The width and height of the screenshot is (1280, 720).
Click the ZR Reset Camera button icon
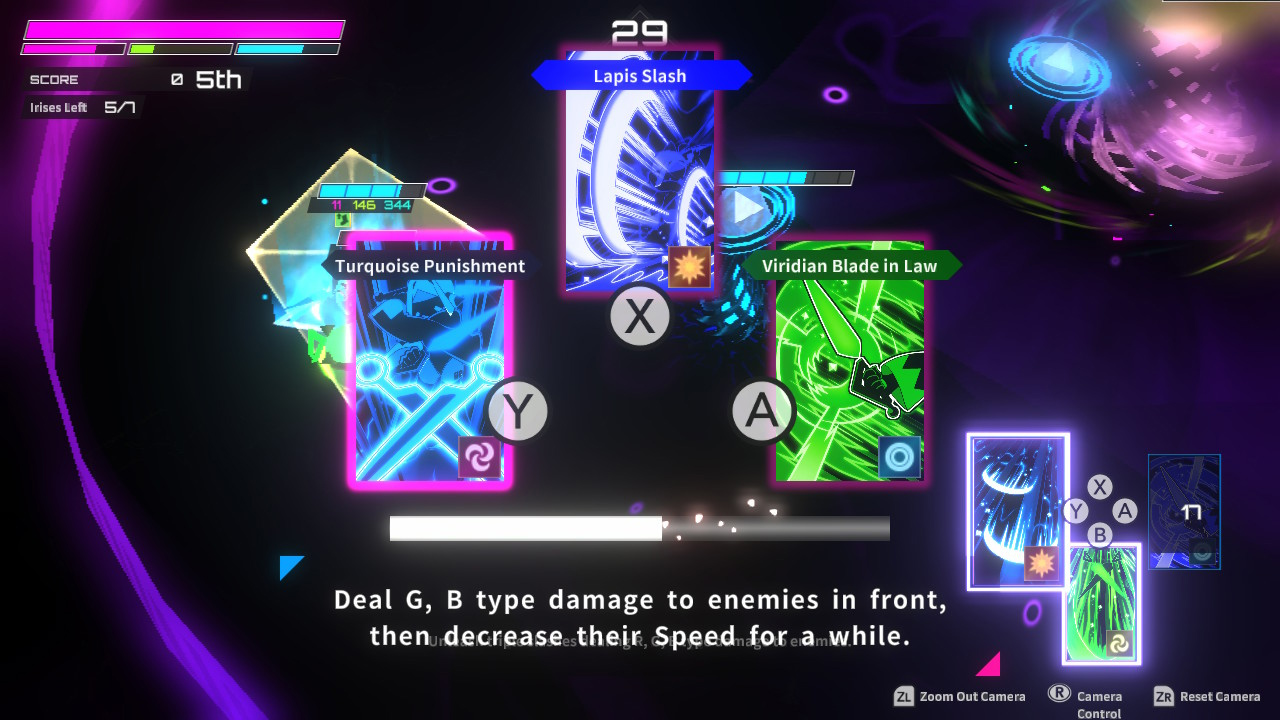(1163, 696)
